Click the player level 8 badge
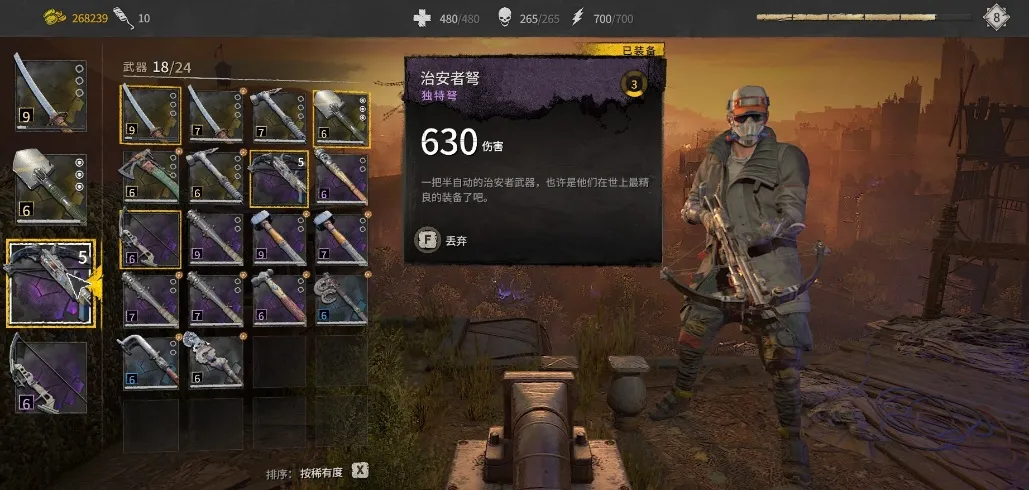The image size is (1029, 490). tap(996, 17)
